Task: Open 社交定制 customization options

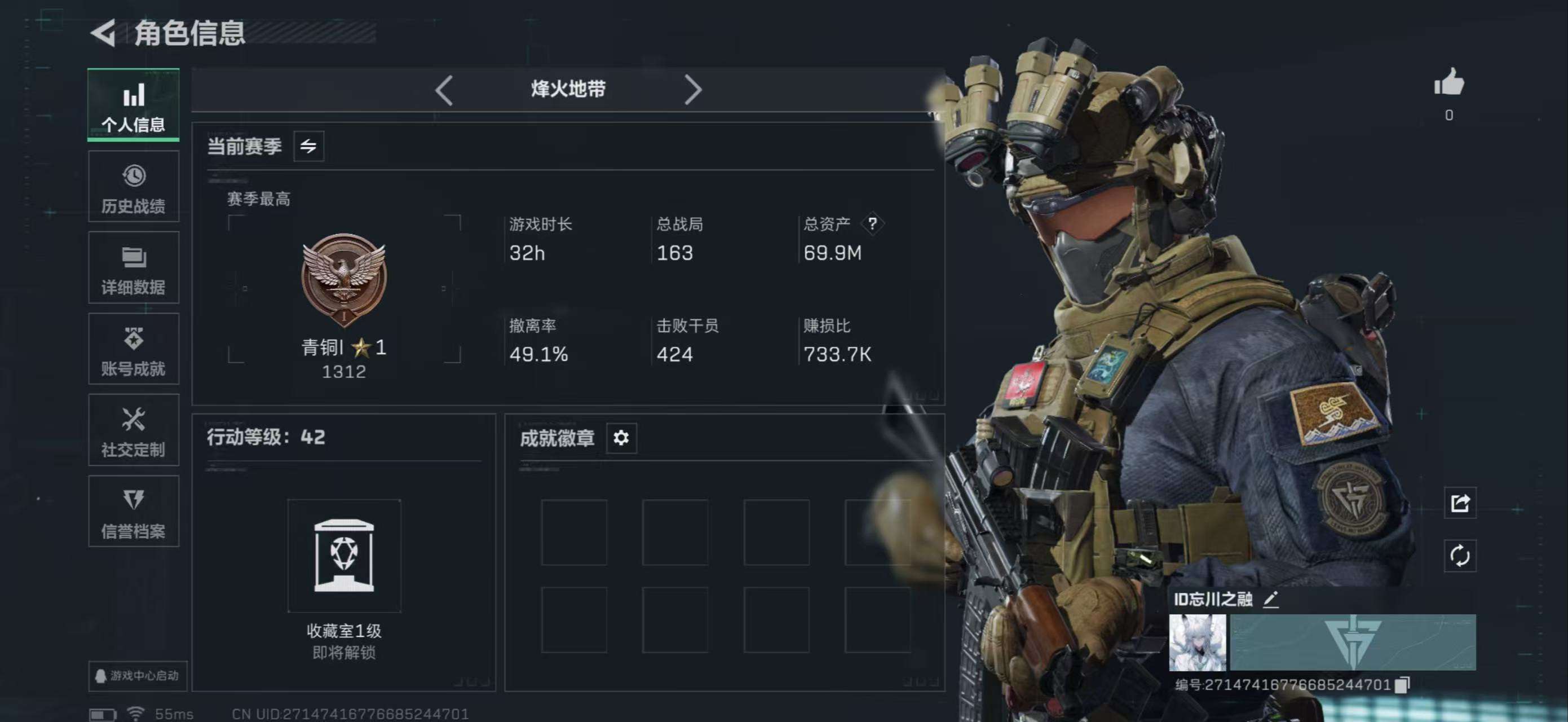Action: (x=133, y=431)
